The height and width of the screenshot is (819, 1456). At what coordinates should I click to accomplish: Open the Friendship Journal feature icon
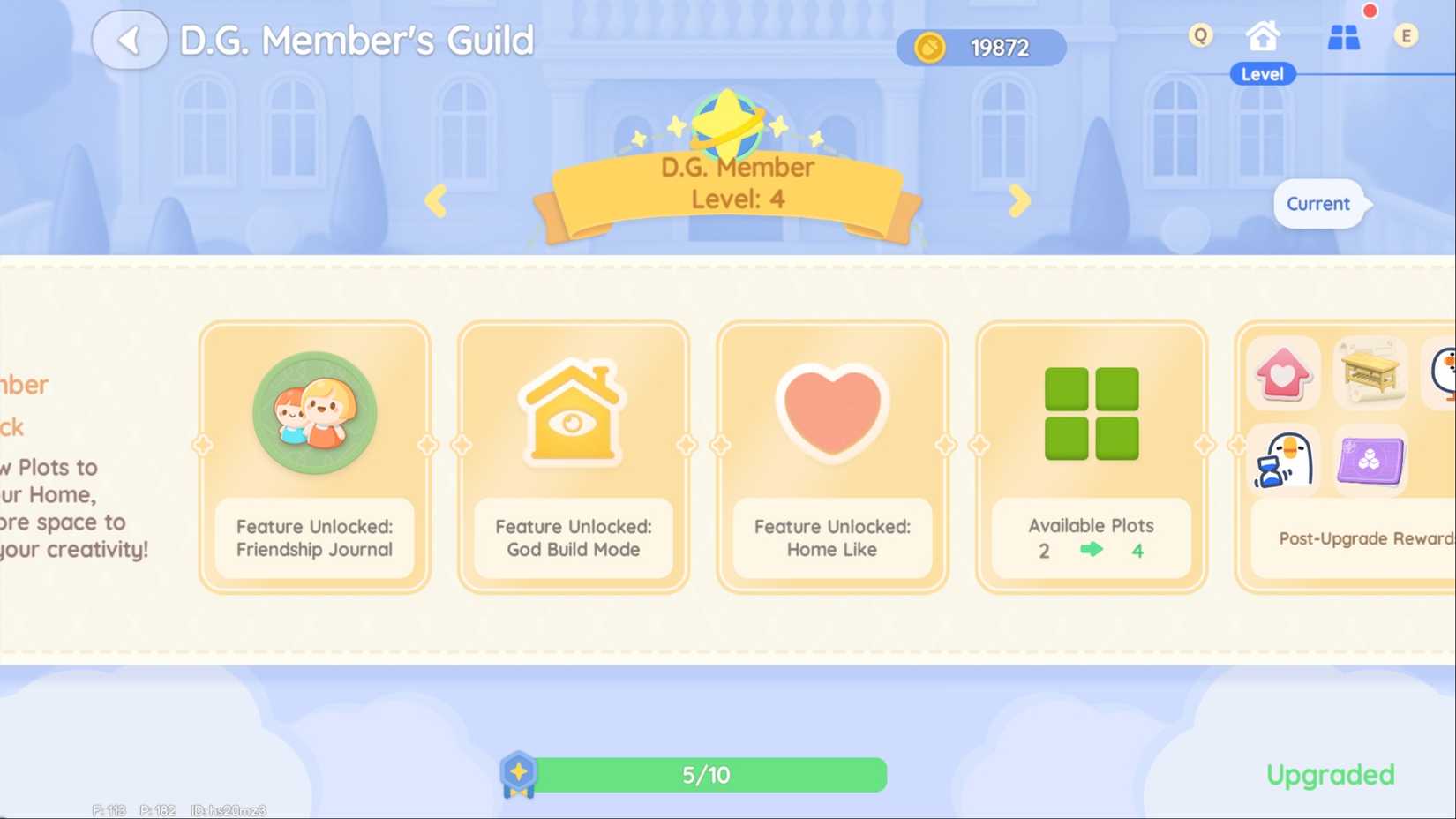[314, 413]
